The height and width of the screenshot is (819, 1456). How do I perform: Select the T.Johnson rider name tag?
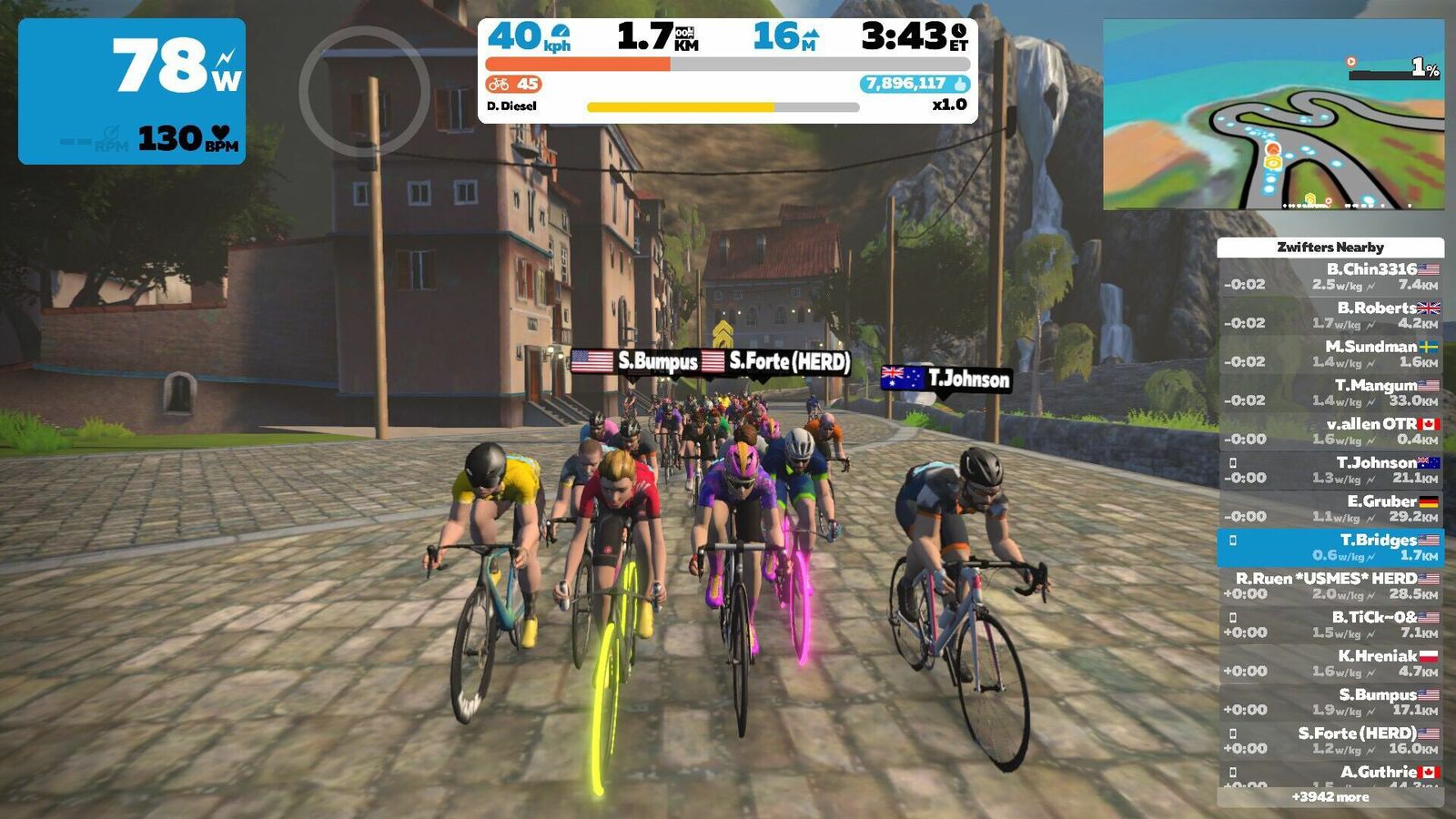click(x=946, y=379)
